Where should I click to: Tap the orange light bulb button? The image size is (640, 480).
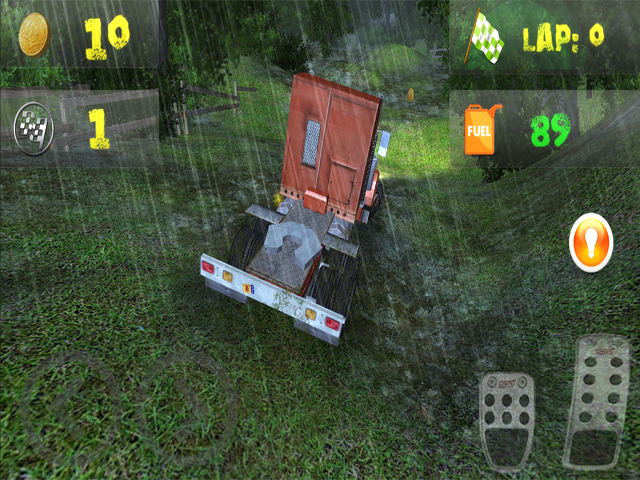coord(591,244)
